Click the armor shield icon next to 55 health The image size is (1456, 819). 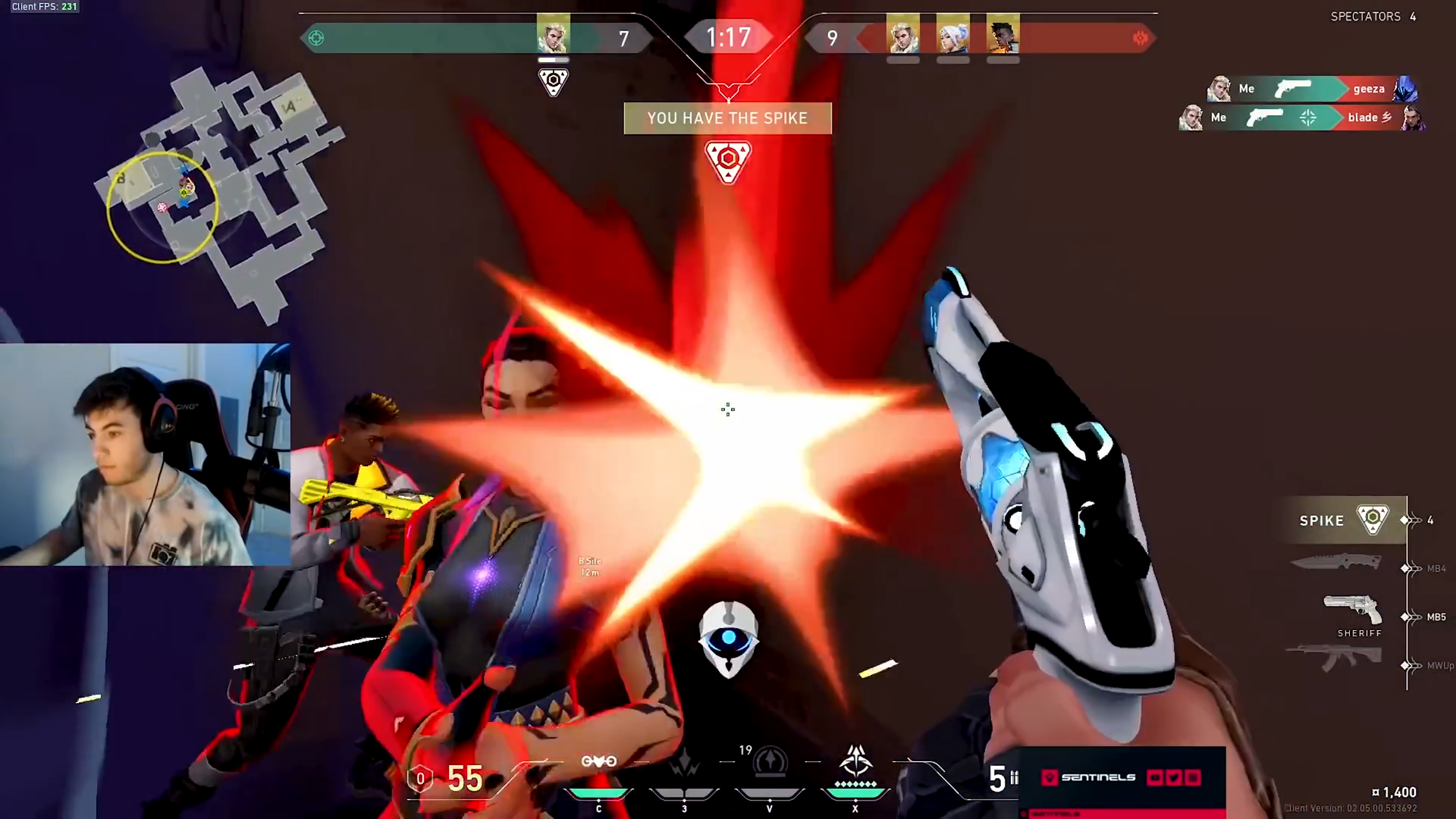[420, 778]
